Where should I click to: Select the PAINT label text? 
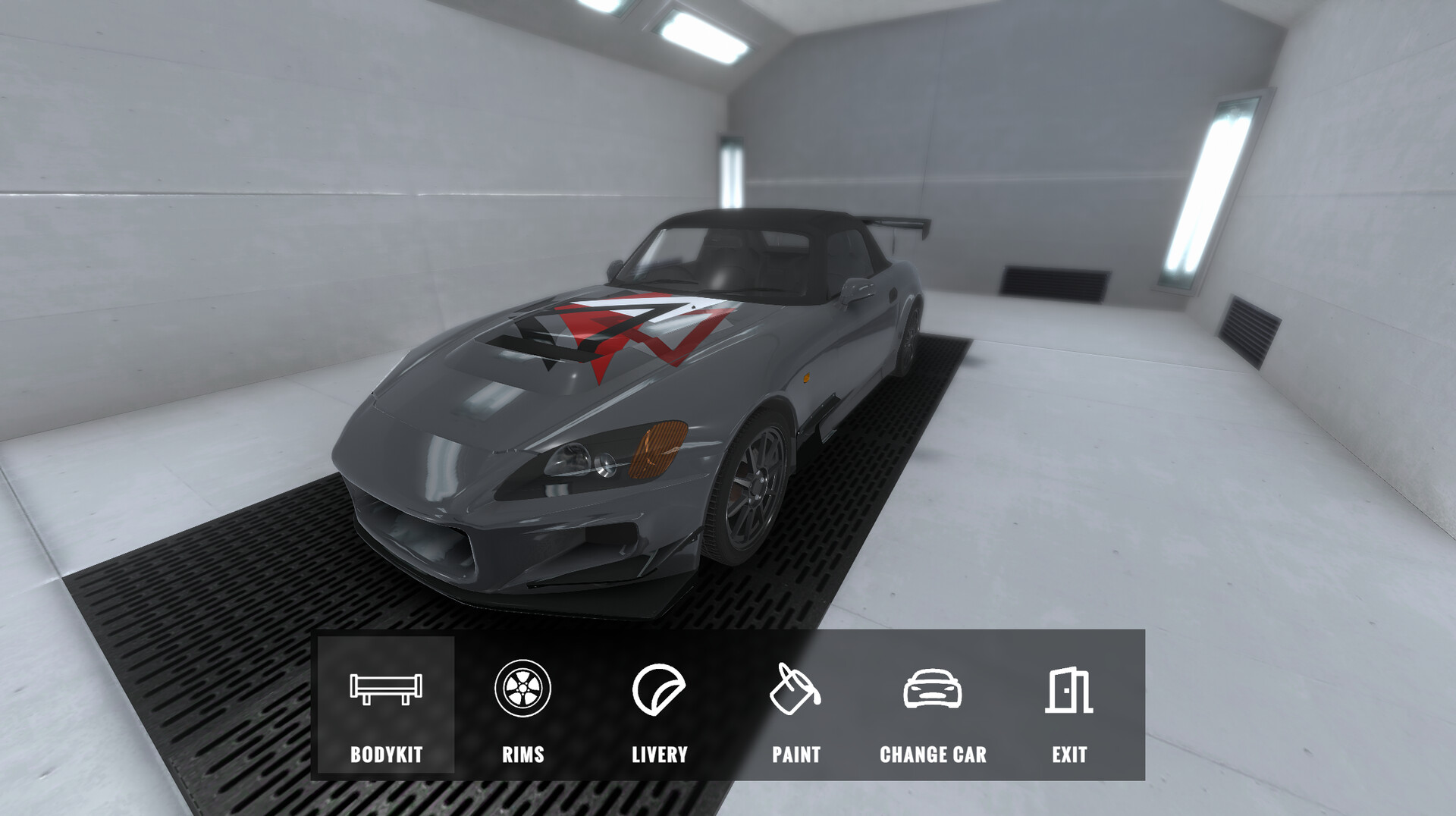(796, 755)
